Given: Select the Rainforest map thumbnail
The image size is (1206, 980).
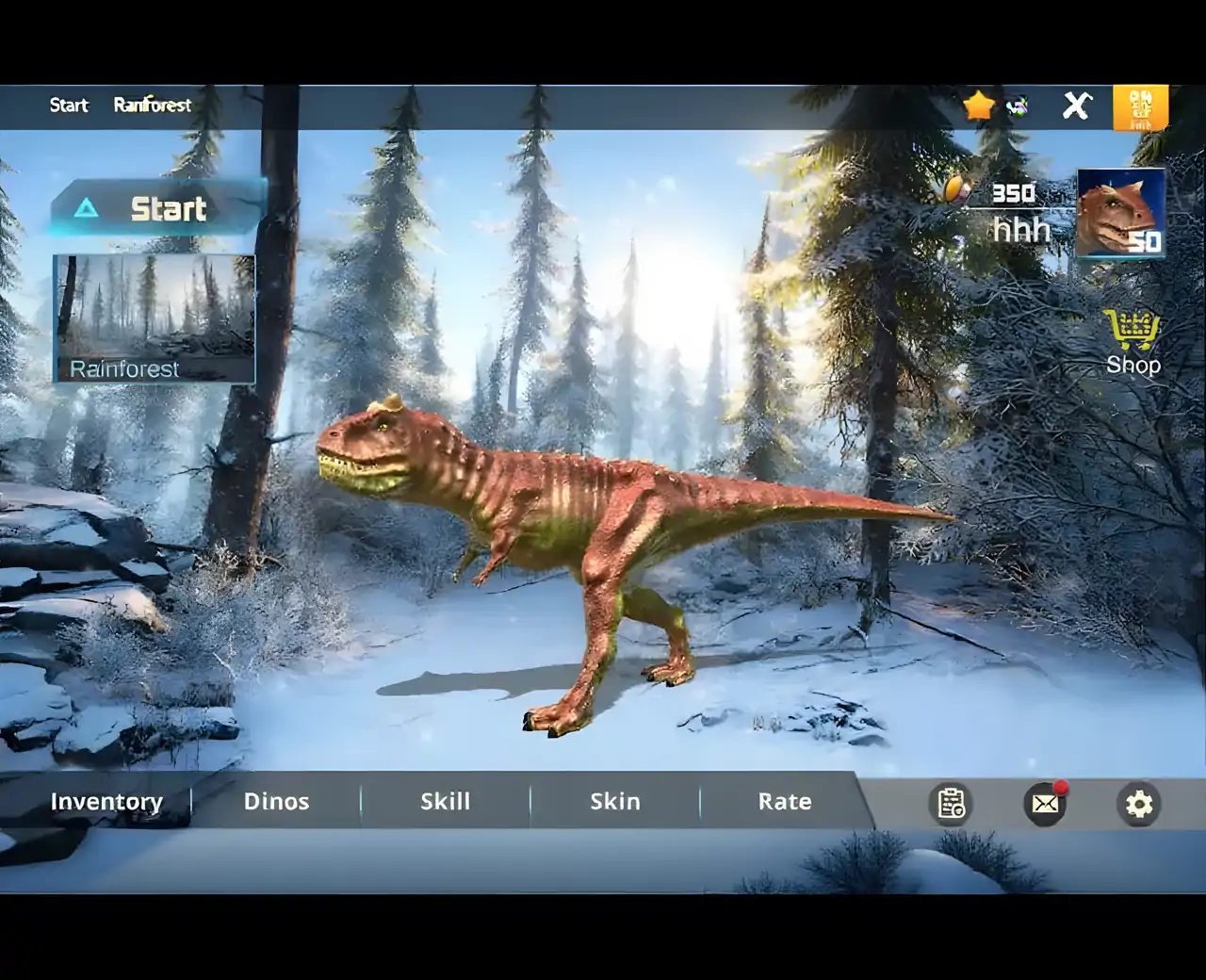Looking at the screenshot, I should [154, 318].
